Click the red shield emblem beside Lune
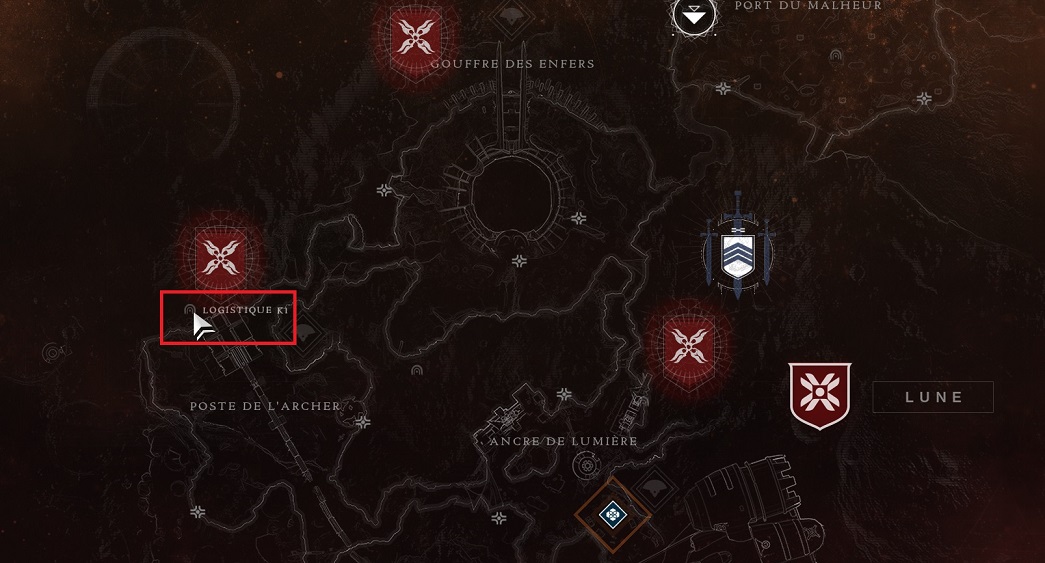 point(819,395)
